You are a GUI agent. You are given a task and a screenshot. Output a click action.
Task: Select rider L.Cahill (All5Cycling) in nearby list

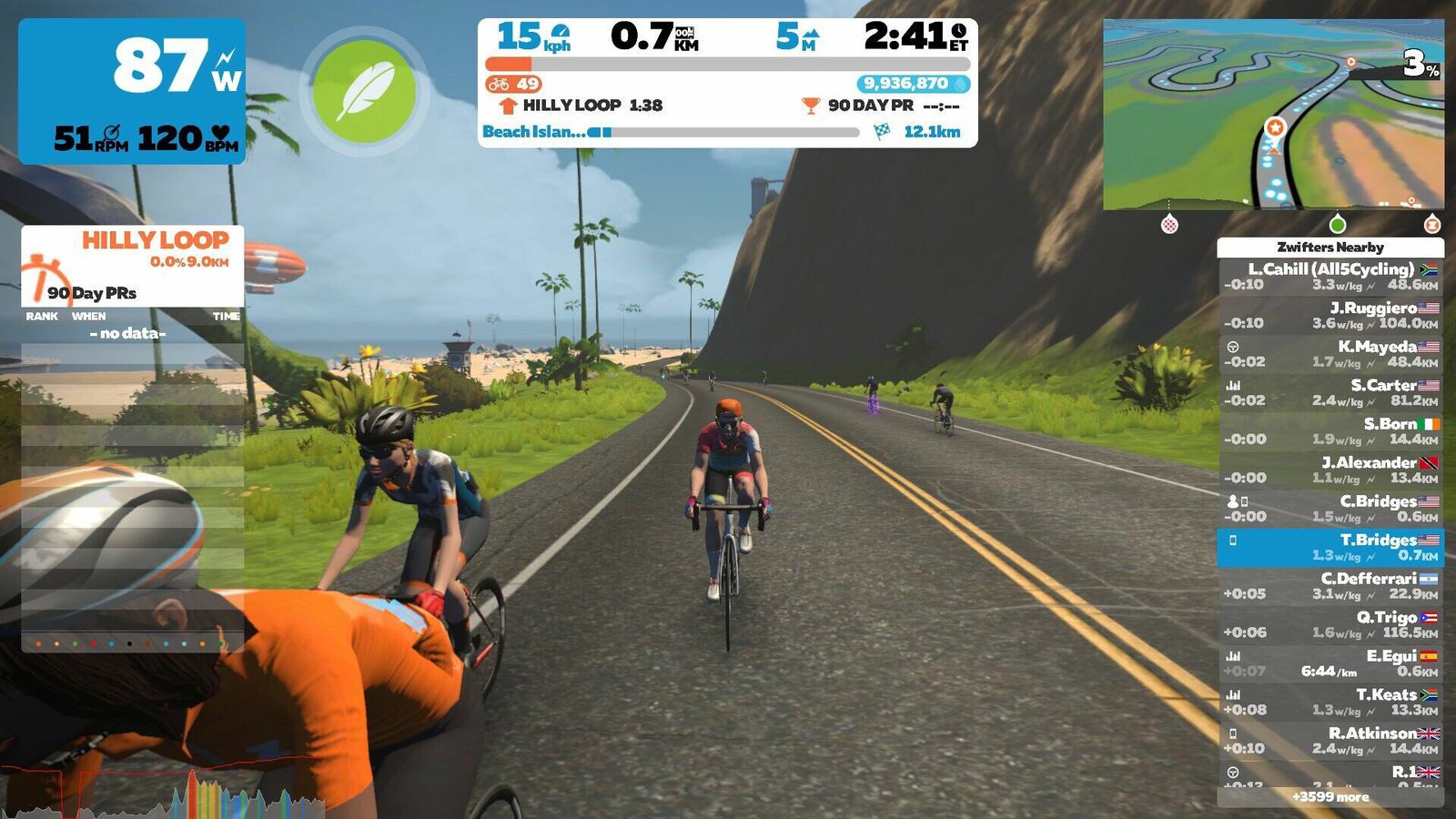[1330, 277]
